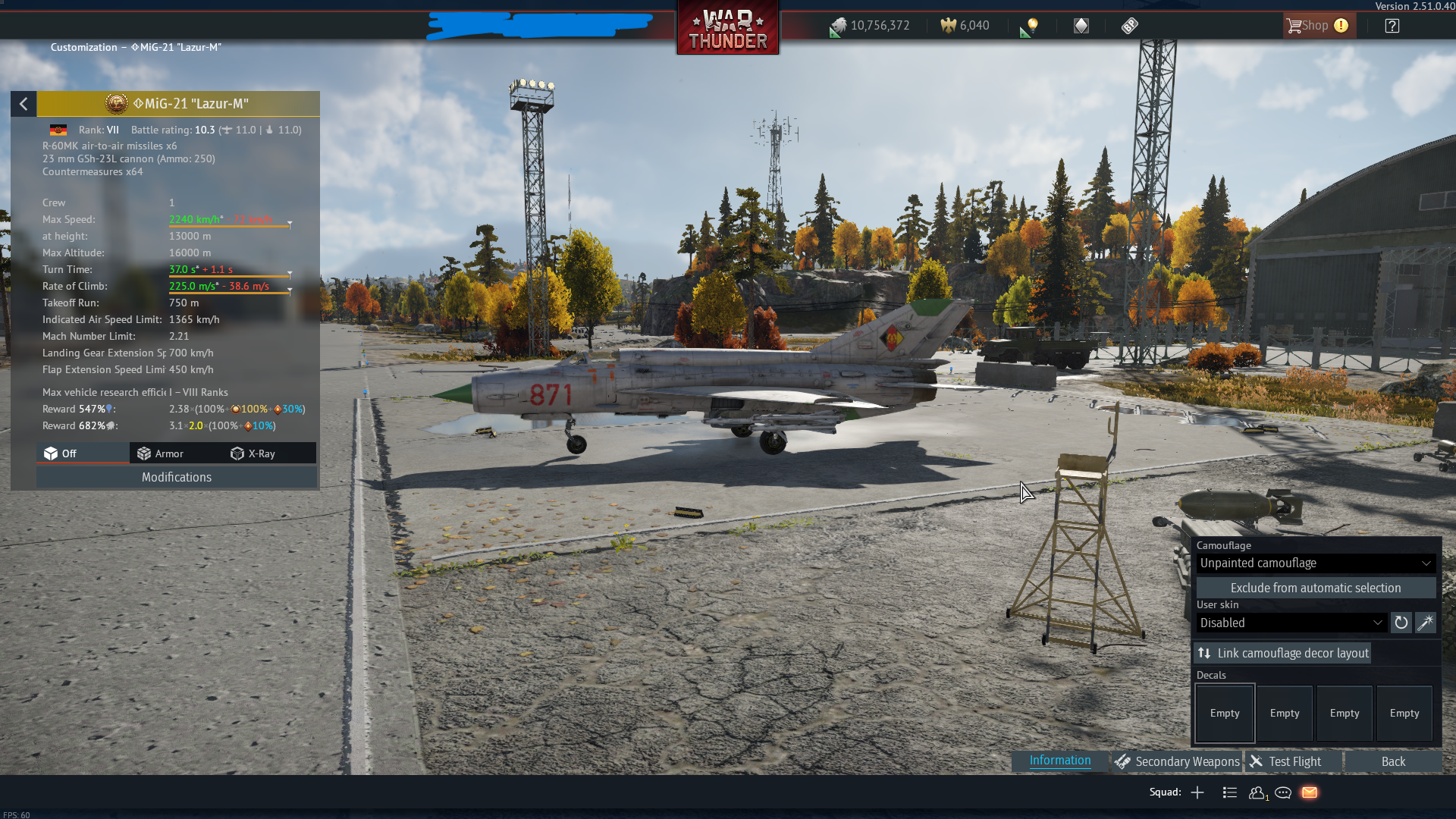Exclude camouflage from automatic selection

(x=1315, y=588)
